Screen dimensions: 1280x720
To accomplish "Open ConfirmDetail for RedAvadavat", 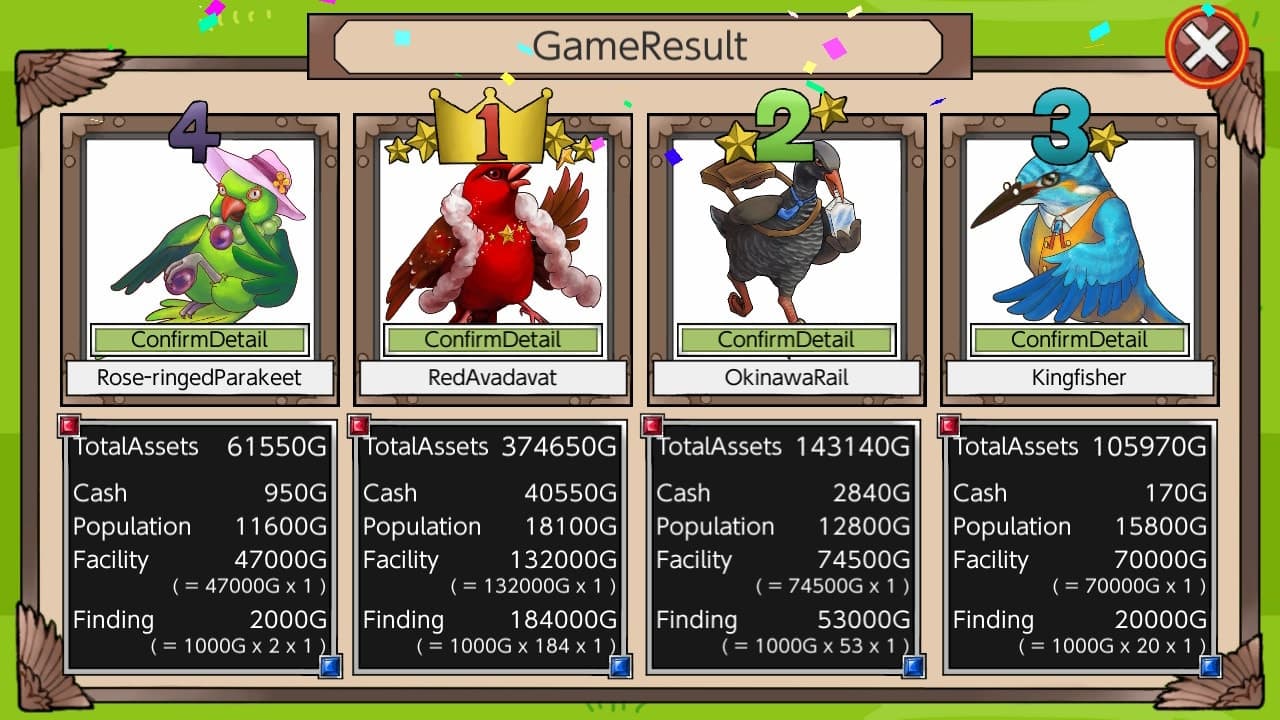I will [491, 340].
